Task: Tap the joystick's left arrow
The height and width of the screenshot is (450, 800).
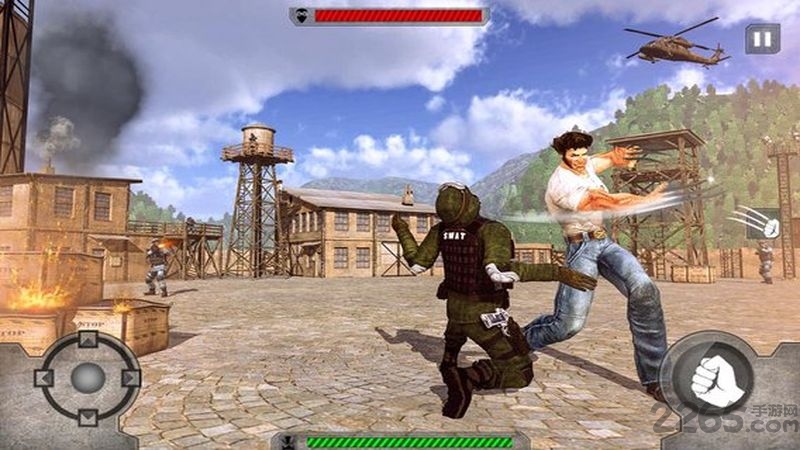Action: [44, 378]
